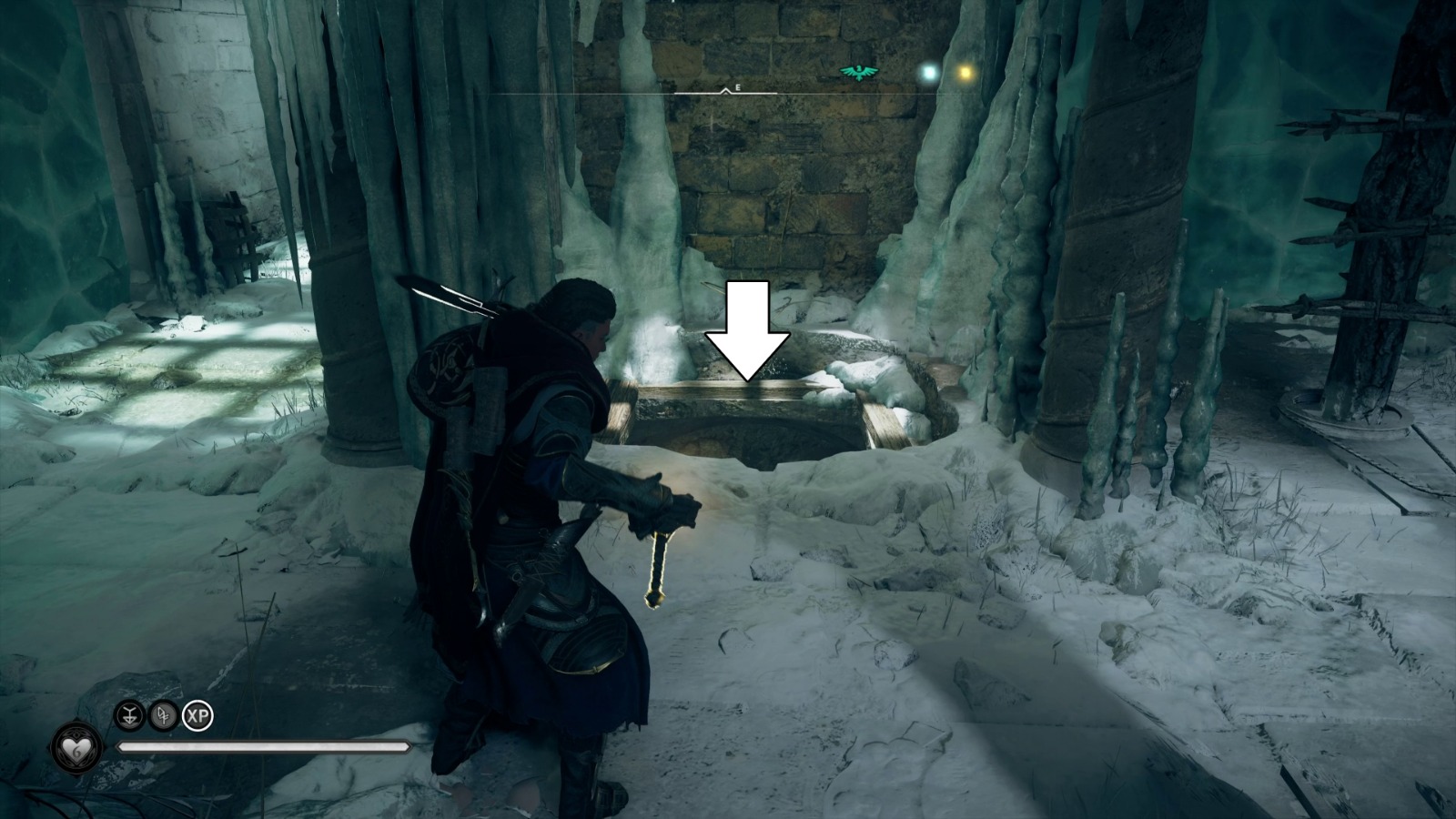Click the yellow loot marker near the compass

pos(966,71)
